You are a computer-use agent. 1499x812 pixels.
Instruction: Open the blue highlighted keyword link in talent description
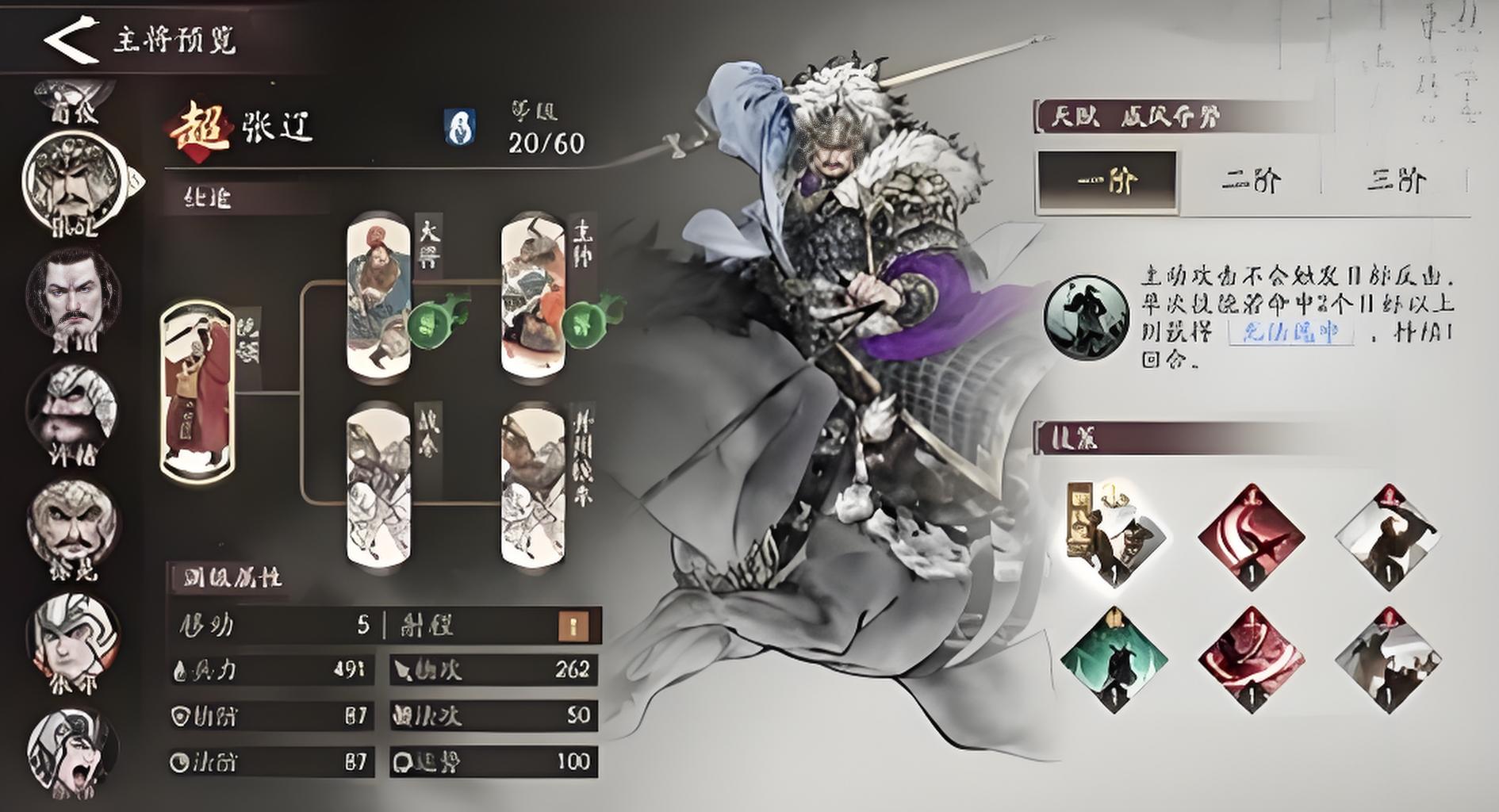[1290, 332]
